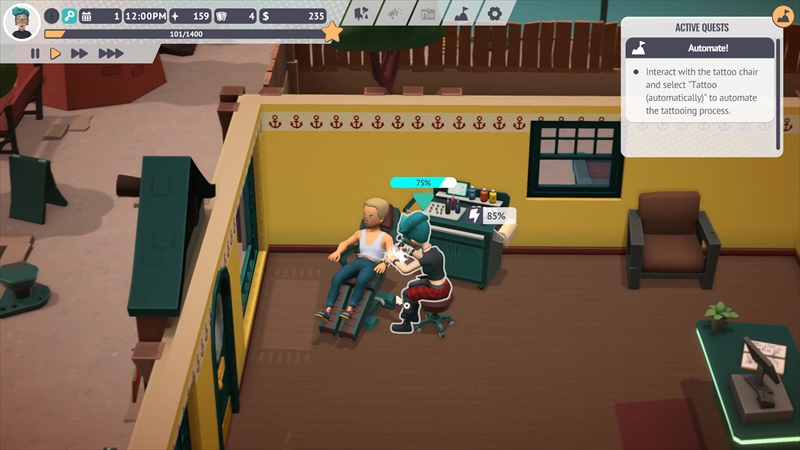Switch to triple fast-forward speed
The image size is (800, 450).
click(x=110, y=53)
